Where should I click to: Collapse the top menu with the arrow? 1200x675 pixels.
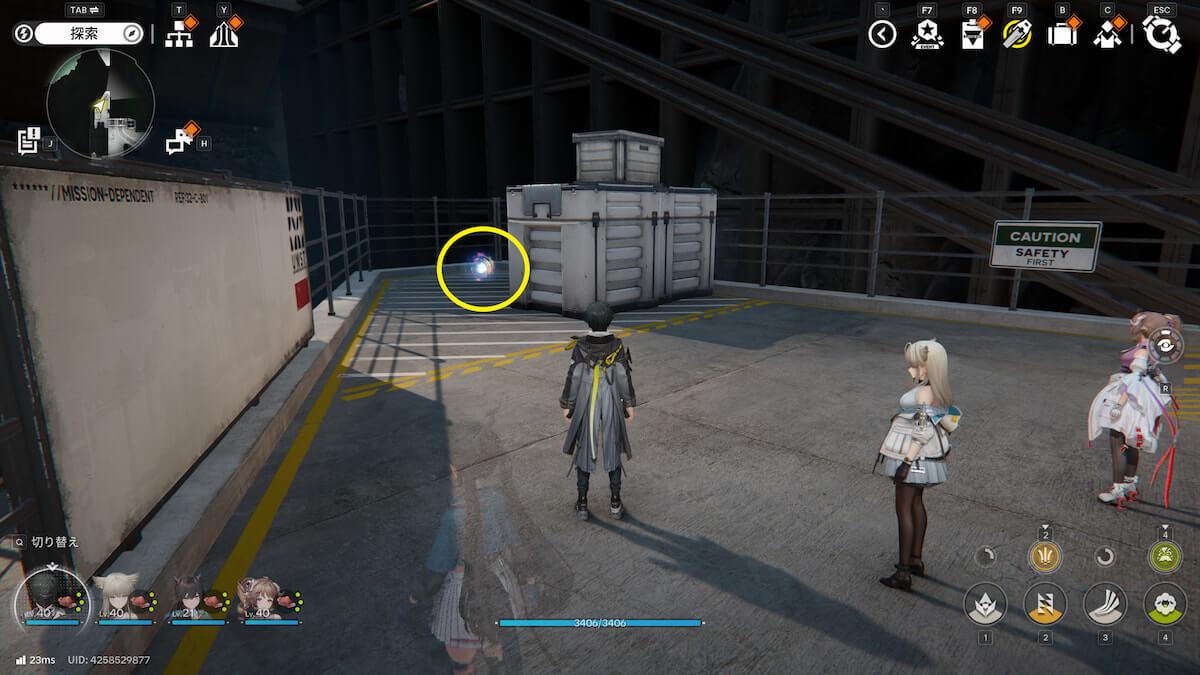tap(881, 35)
